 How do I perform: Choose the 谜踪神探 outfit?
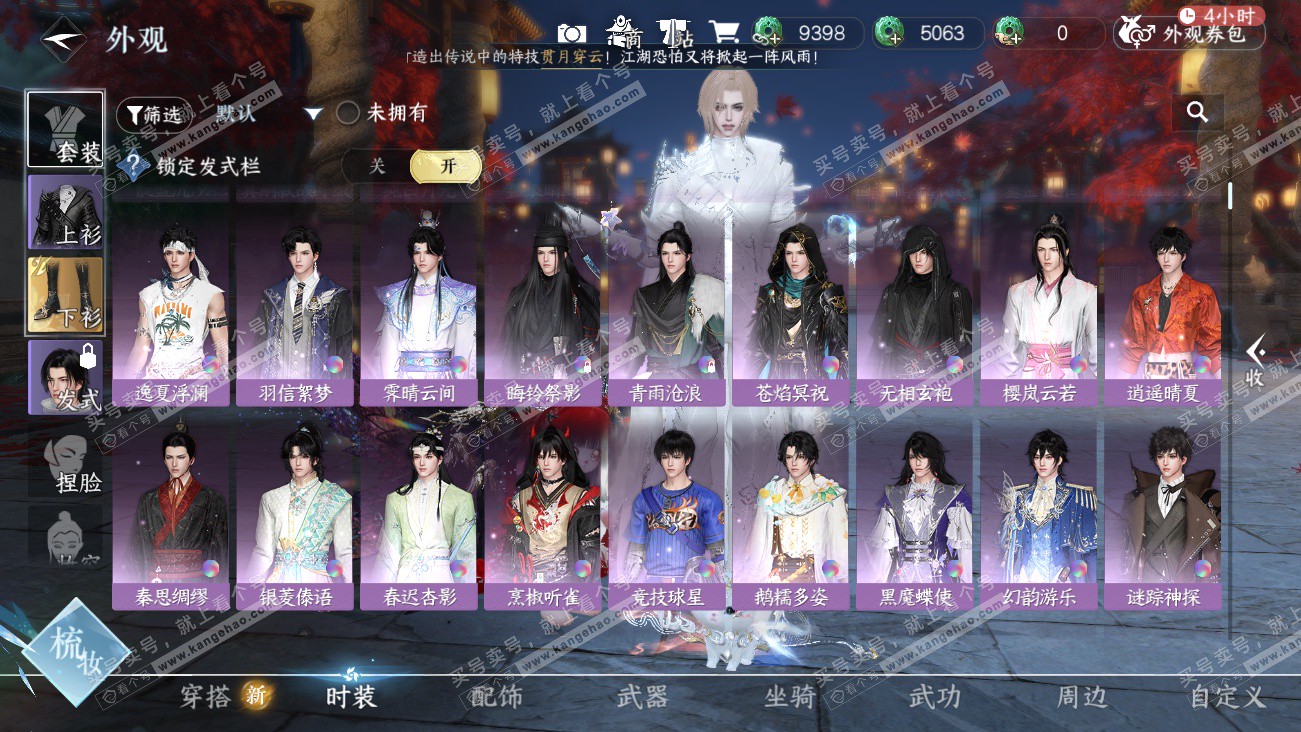point(1162,512)
